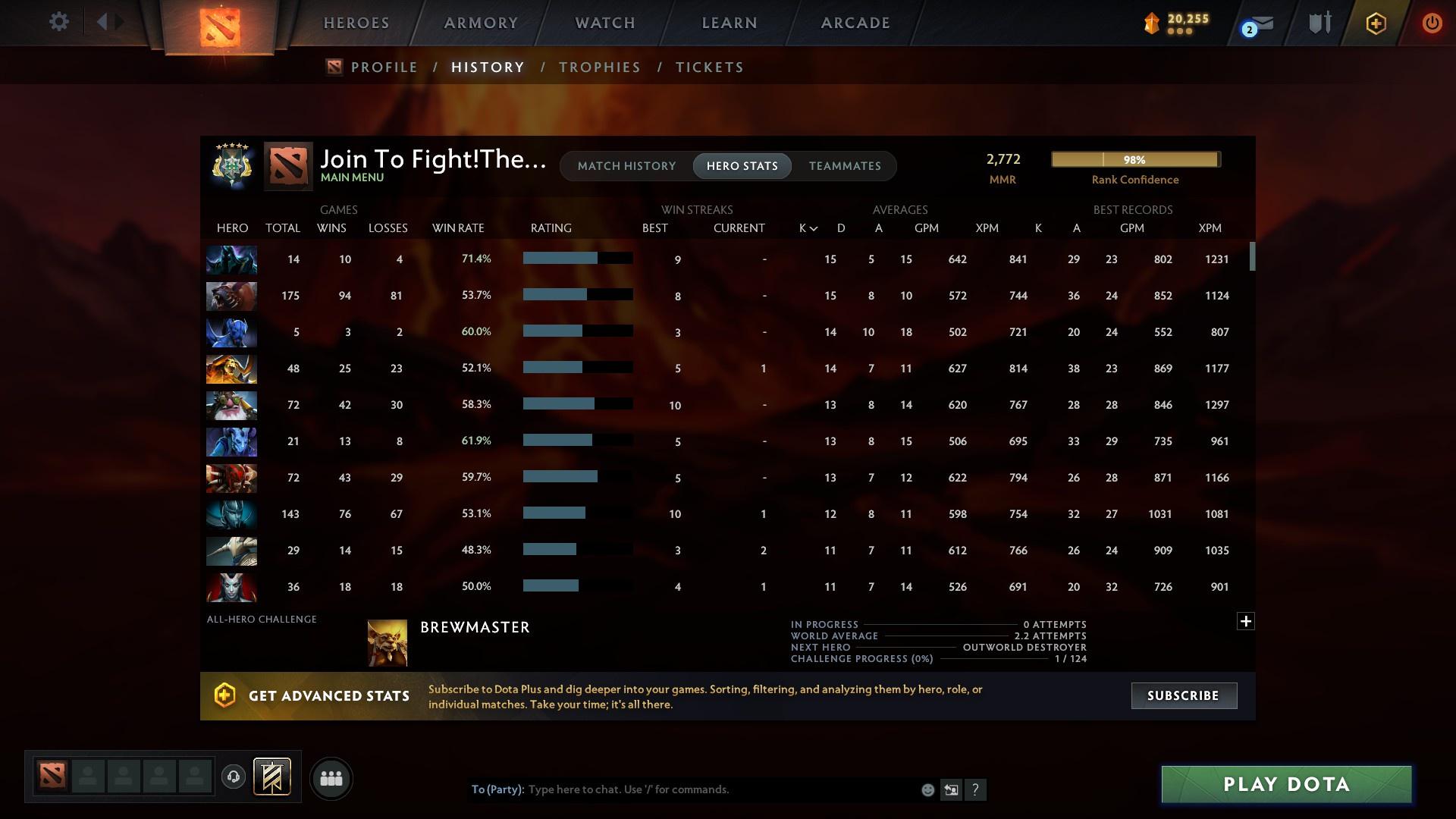The width and height of the screenshot is (1456, 819).
Task: Open the friends list people icon
Action: (331, 778)
